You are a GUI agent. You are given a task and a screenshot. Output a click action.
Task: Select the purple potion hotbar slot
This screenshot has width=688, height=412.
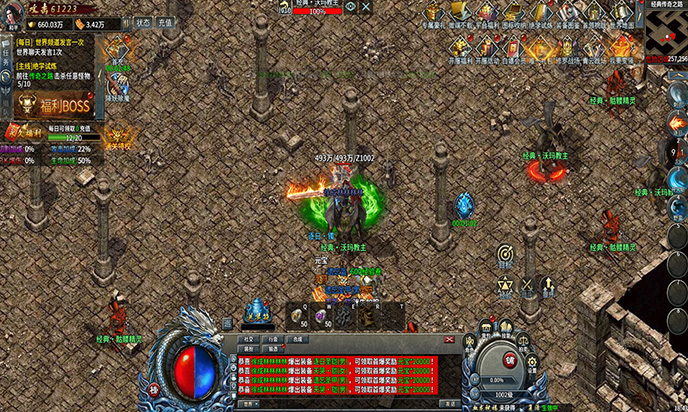click(321, 314)
